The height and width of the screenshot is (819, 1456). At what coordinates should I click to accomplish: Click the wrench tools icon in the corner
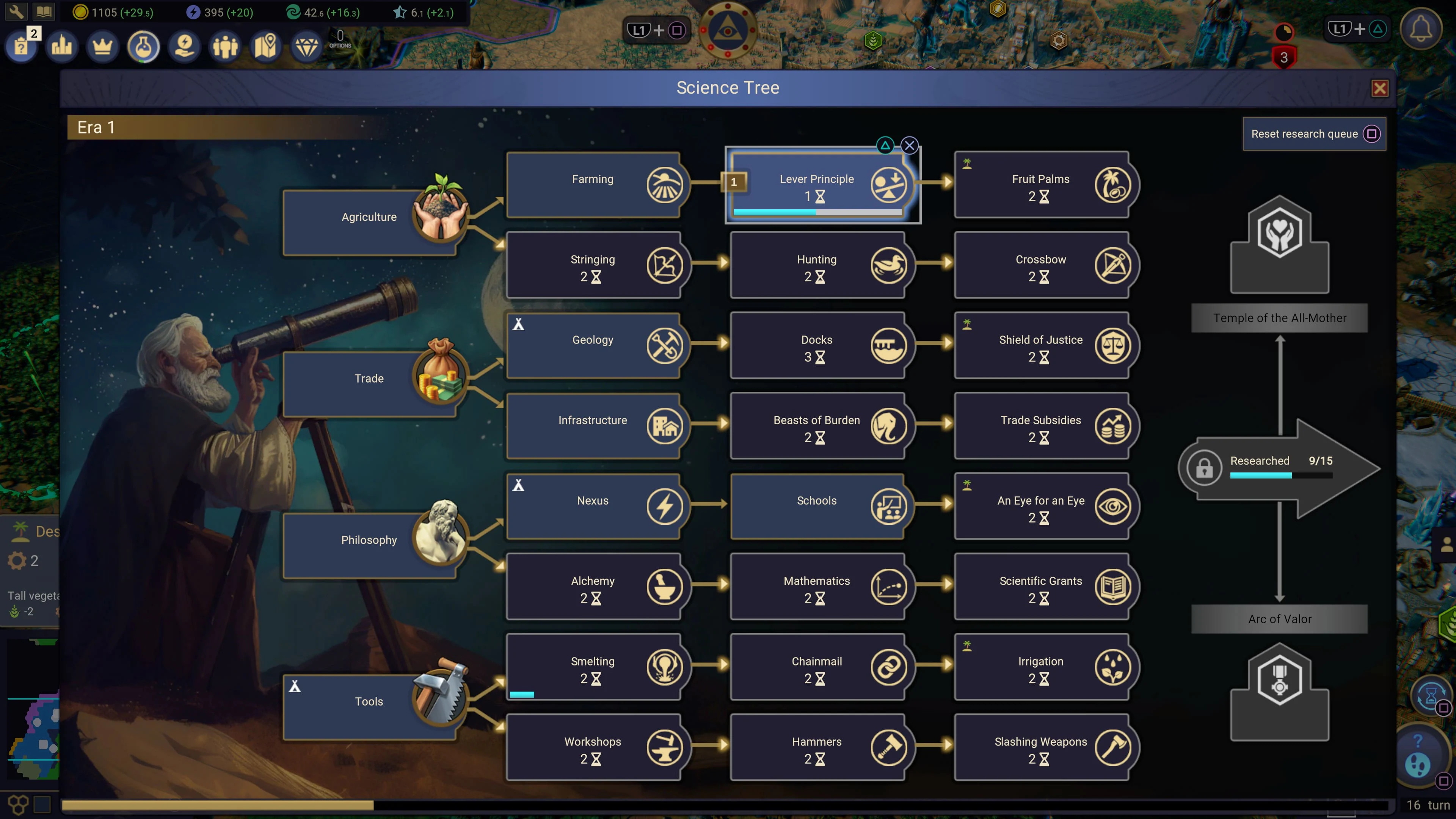pyautogui.click(x=16, y=11)
